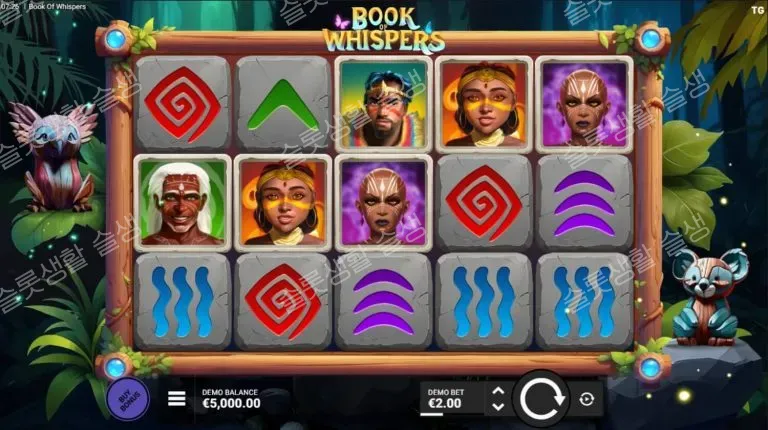Open the Buy Bonus menu
768x430 pixels.
[128, 397]
